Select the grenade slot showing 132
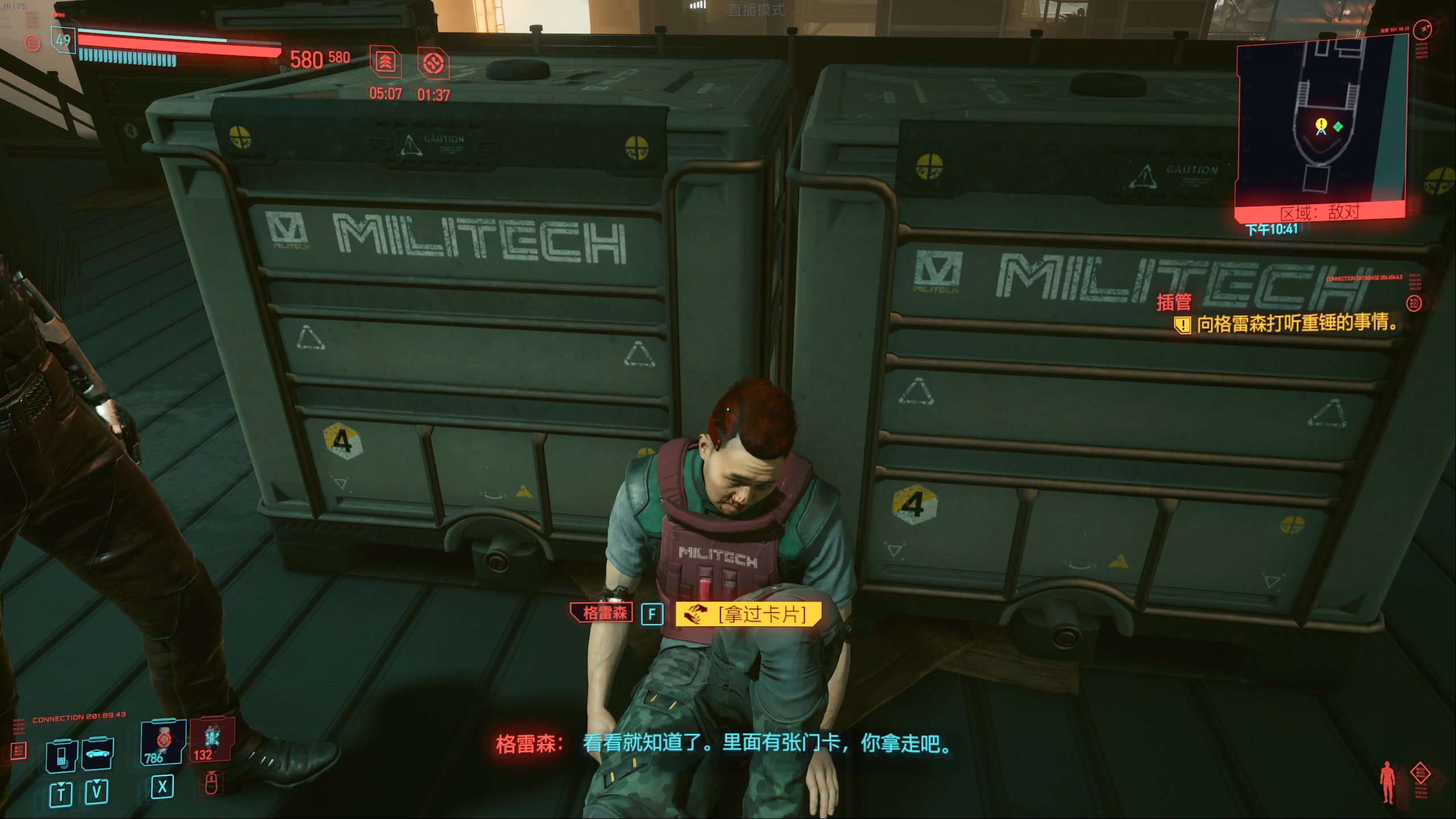This screenshot has height=819, width=1456. tap(210, 739)
